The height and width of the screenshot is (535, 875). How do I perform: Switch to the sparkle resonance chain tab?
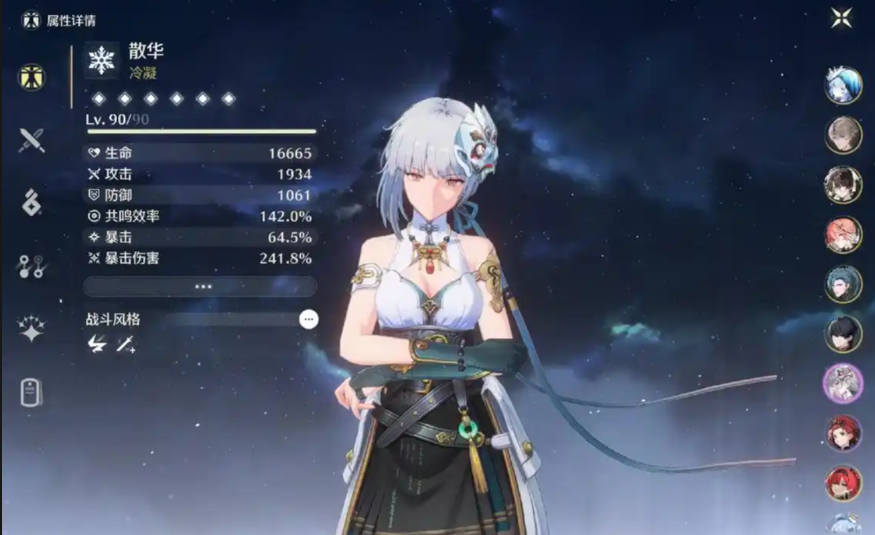[x=32, y=329]
